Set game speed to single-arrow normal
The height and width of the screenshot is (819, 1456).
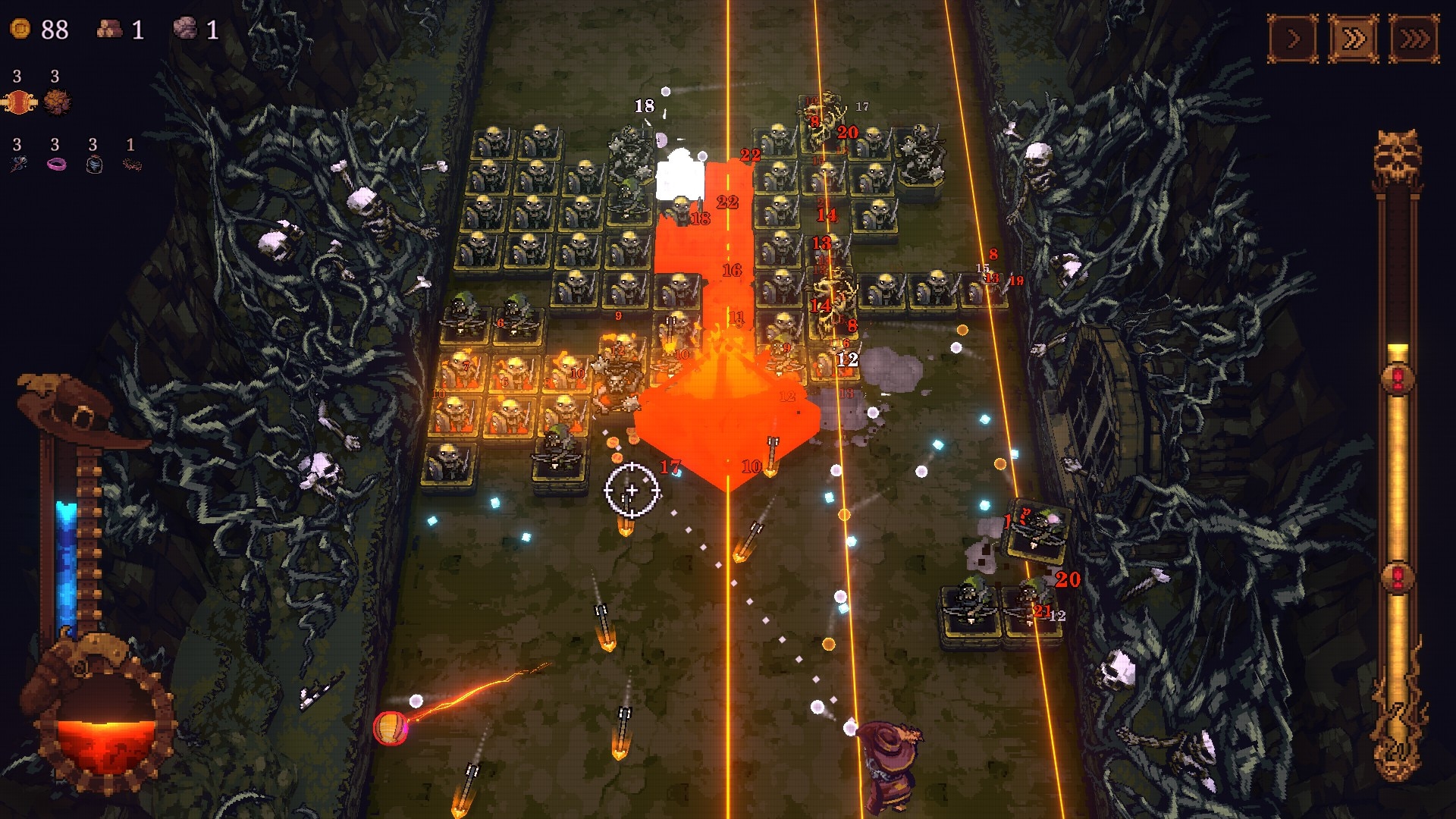1293,38
